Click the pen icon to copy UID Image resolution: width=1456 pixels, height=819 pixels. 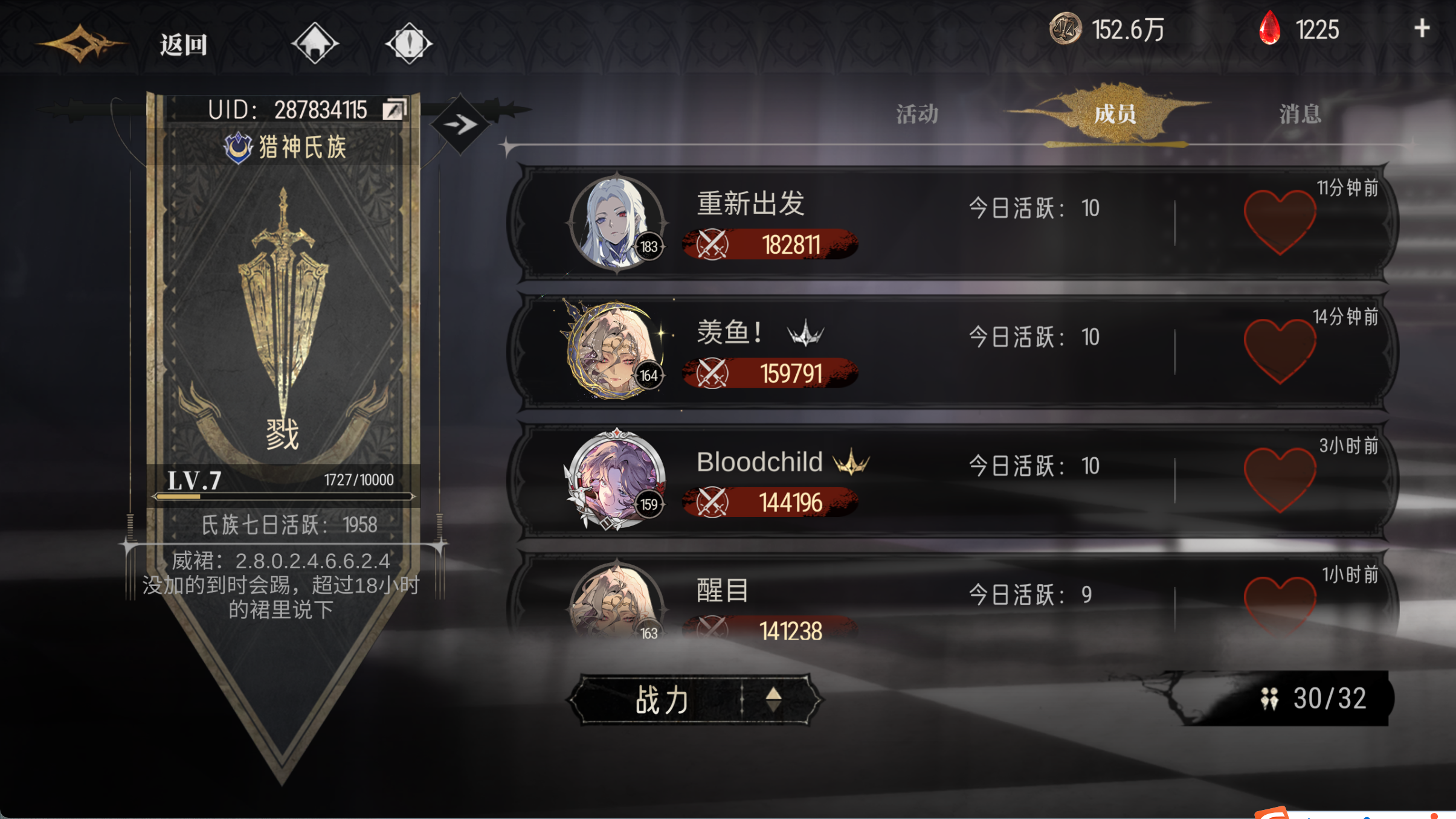(x=395, y=109)
